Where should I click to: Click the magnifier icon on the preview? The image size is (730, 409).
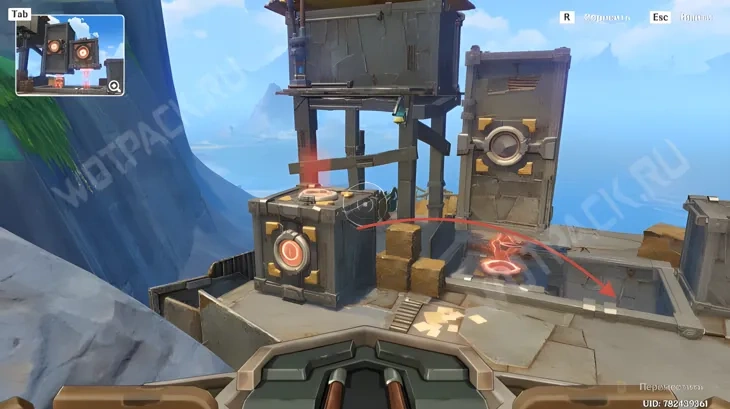click(115, 86)
